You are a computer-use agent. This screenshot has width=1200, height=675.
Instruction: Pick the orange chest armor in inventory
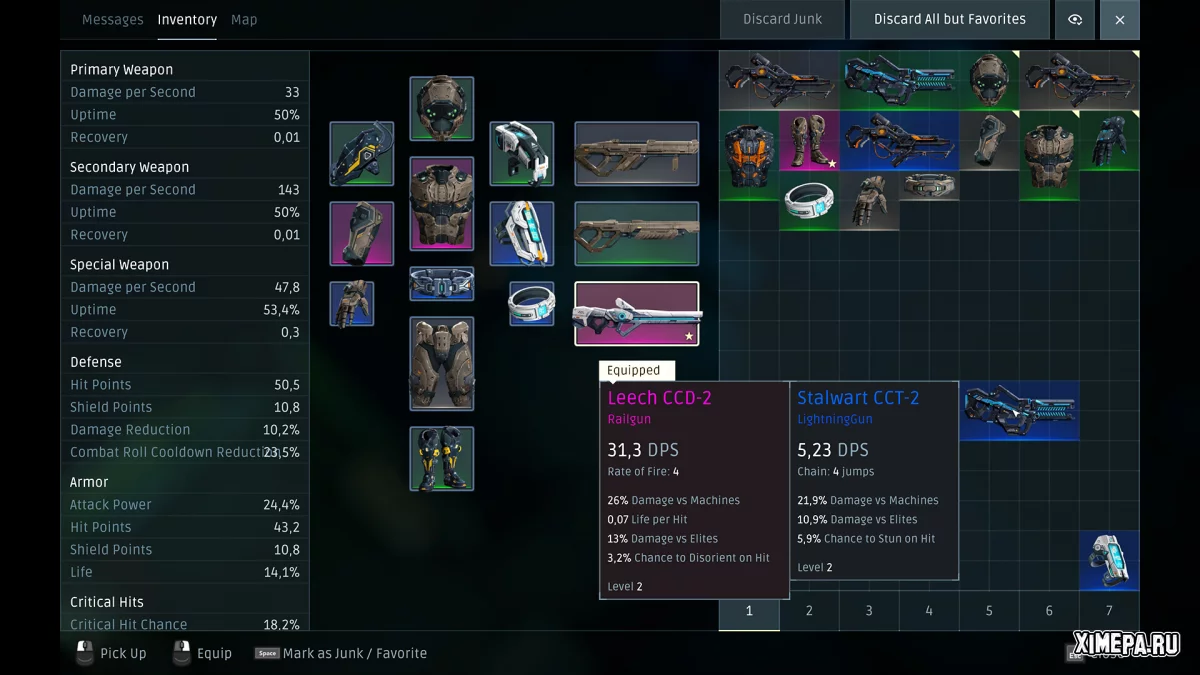click(x=749, y=154)
